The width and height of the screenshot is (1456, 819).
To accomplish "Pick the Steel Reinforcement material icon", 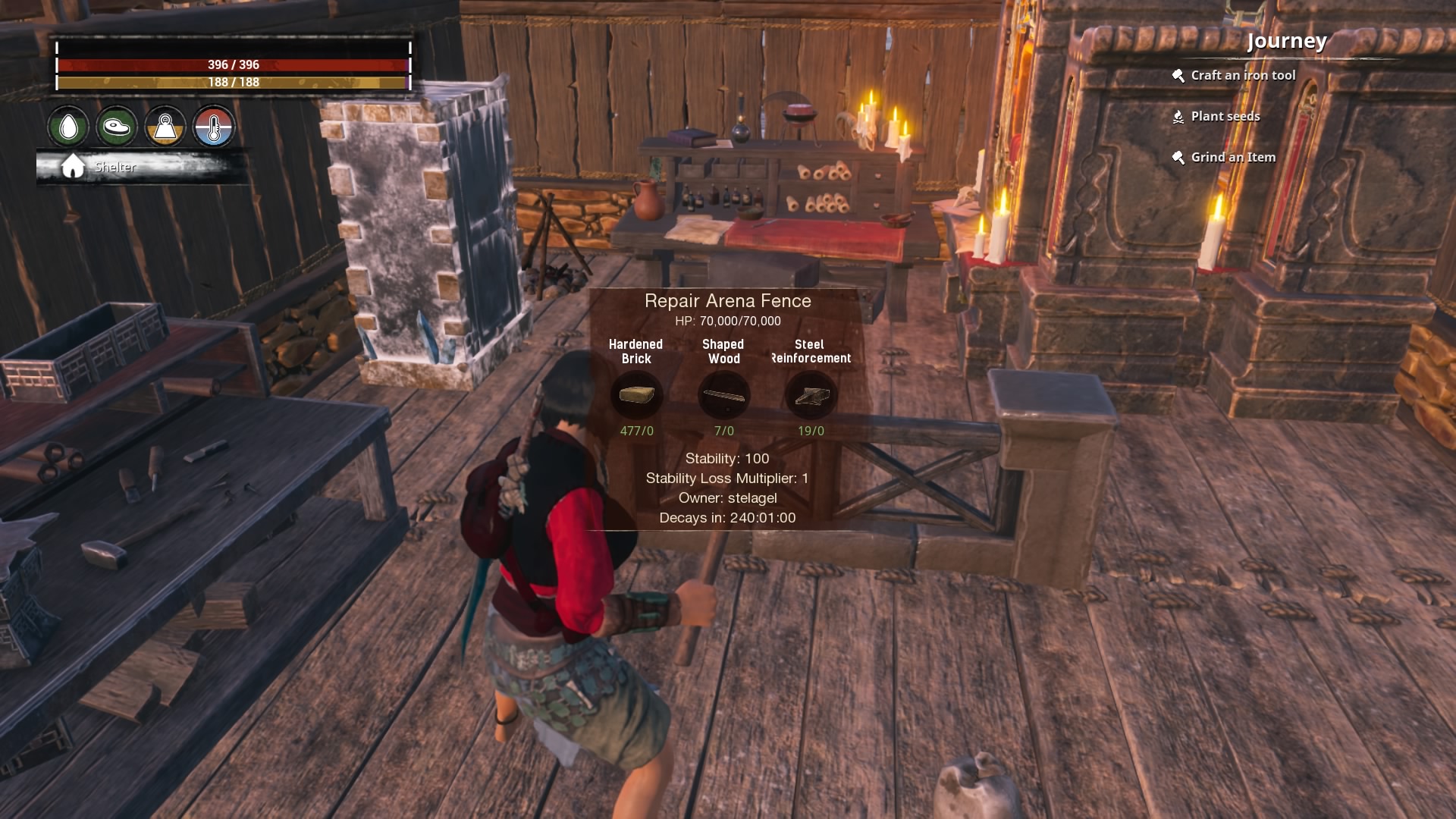I will pos(811,395).
